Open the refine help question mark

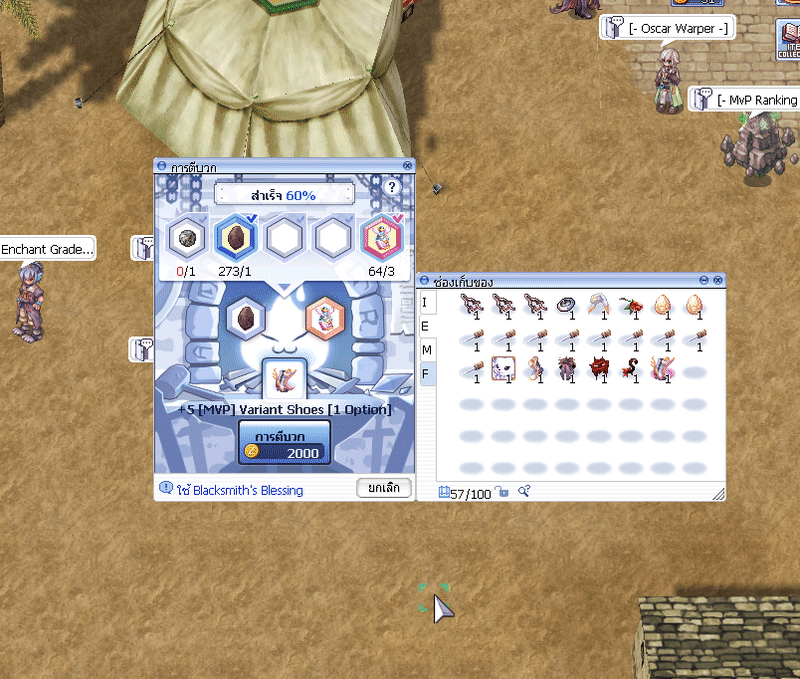coord(392,187)
